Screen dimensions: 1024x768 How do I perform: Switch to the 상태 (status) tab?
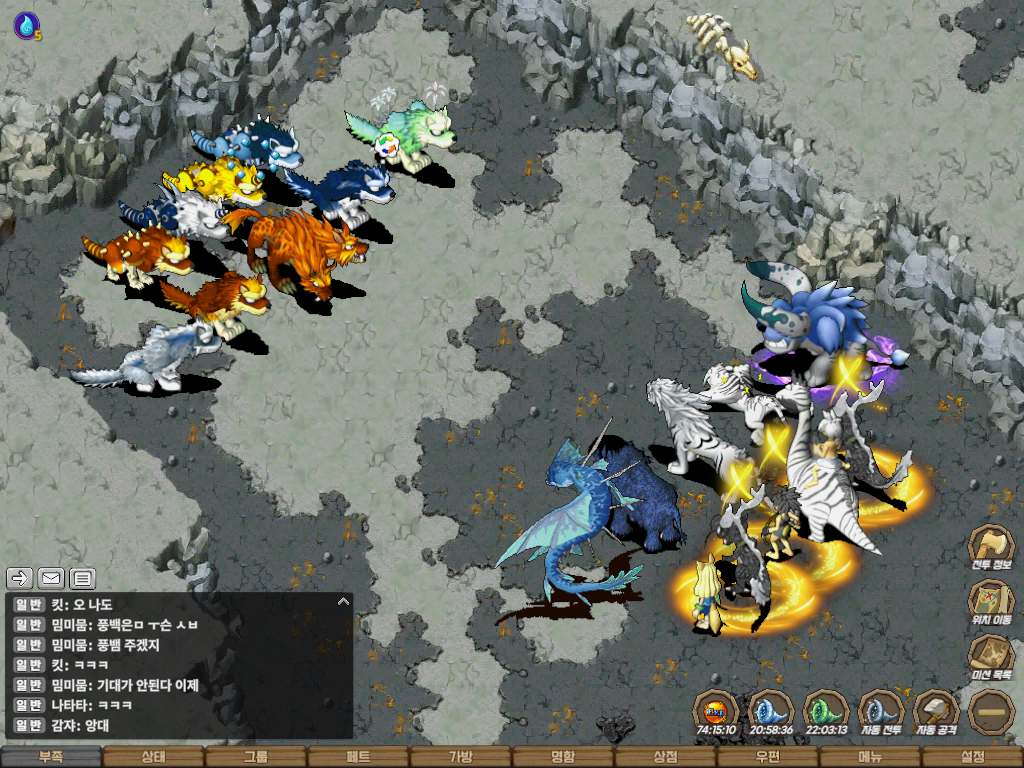pos(153,757)
